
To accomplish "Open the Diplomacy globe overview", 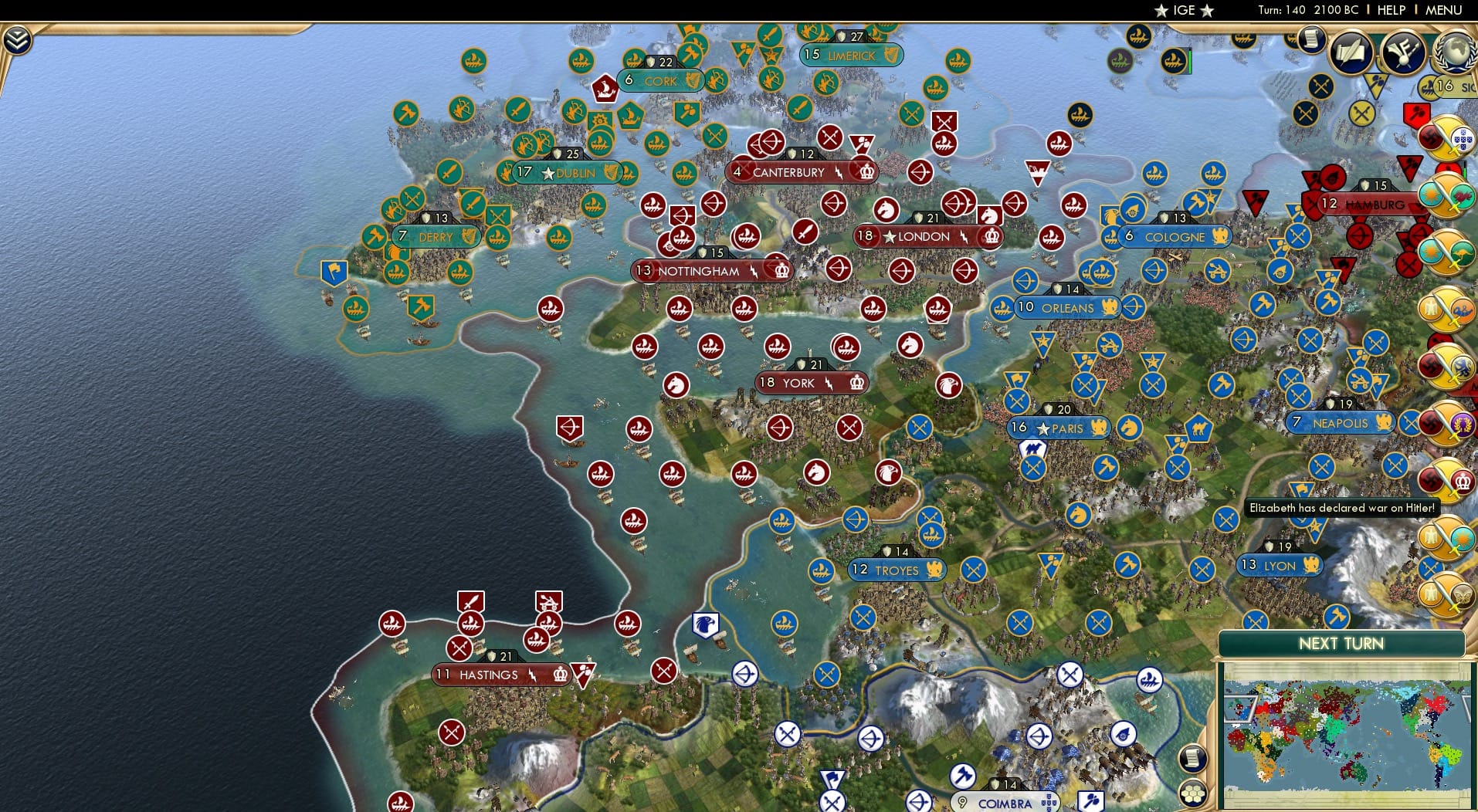I will (x=1456, y=52).
